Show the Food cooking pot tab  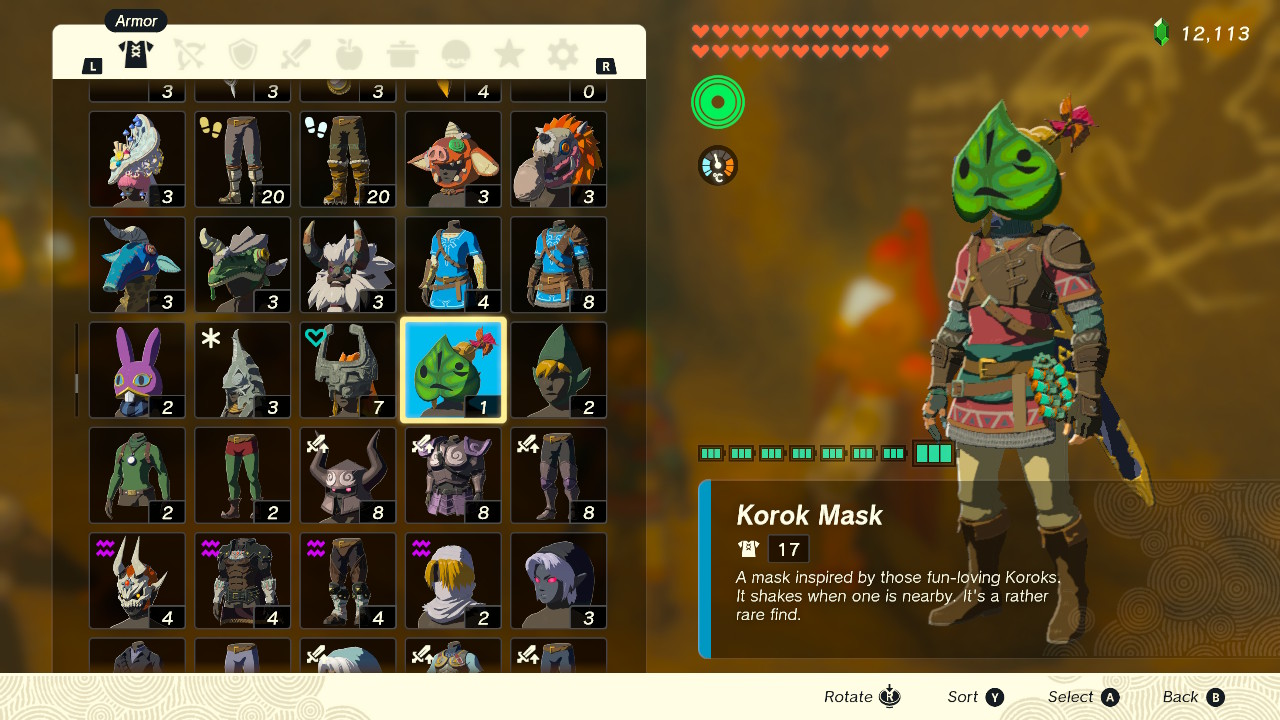(x=402, y=53)
